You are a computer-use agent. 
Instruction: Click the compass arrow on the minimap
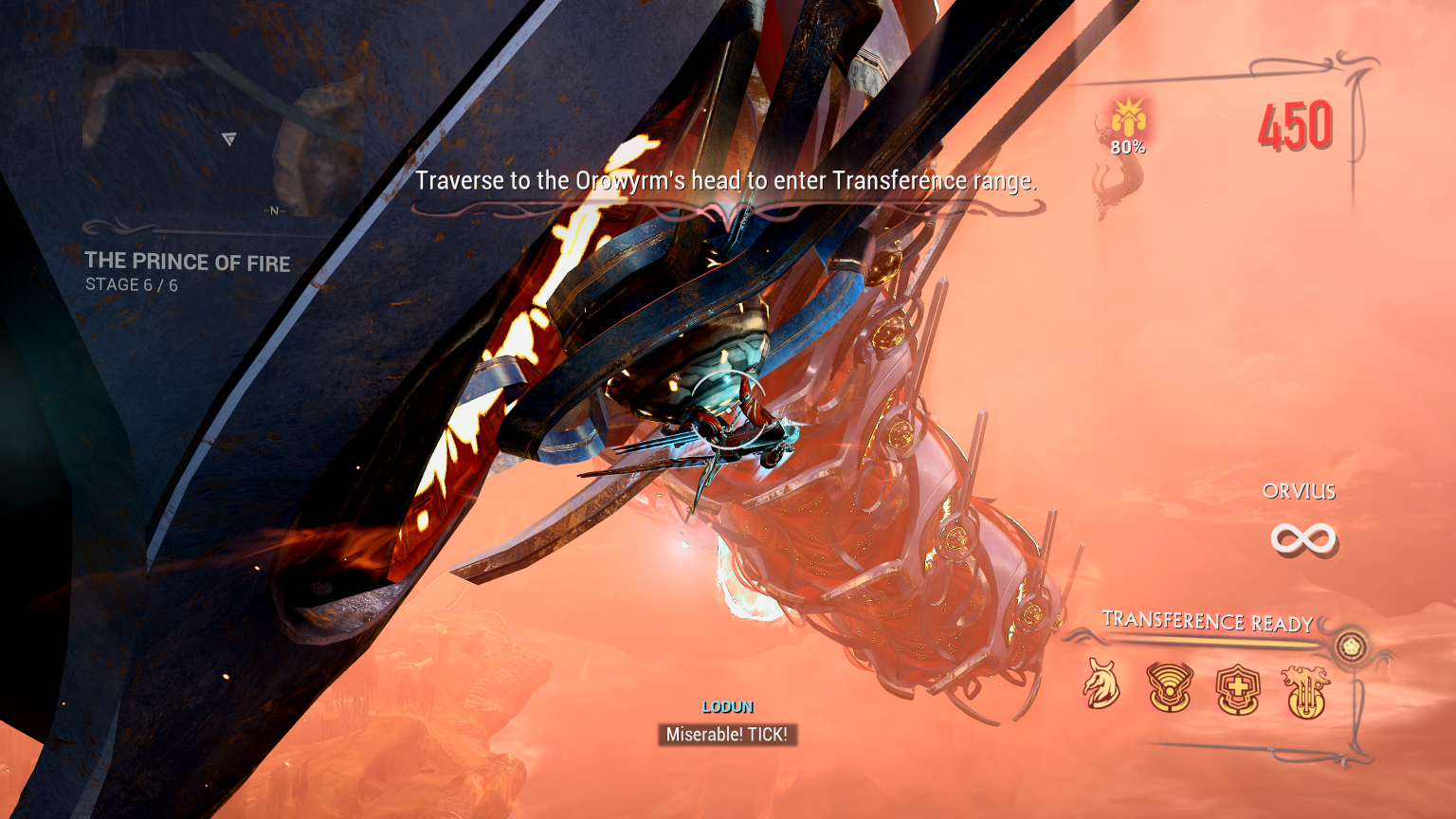[x=228, y=138]
